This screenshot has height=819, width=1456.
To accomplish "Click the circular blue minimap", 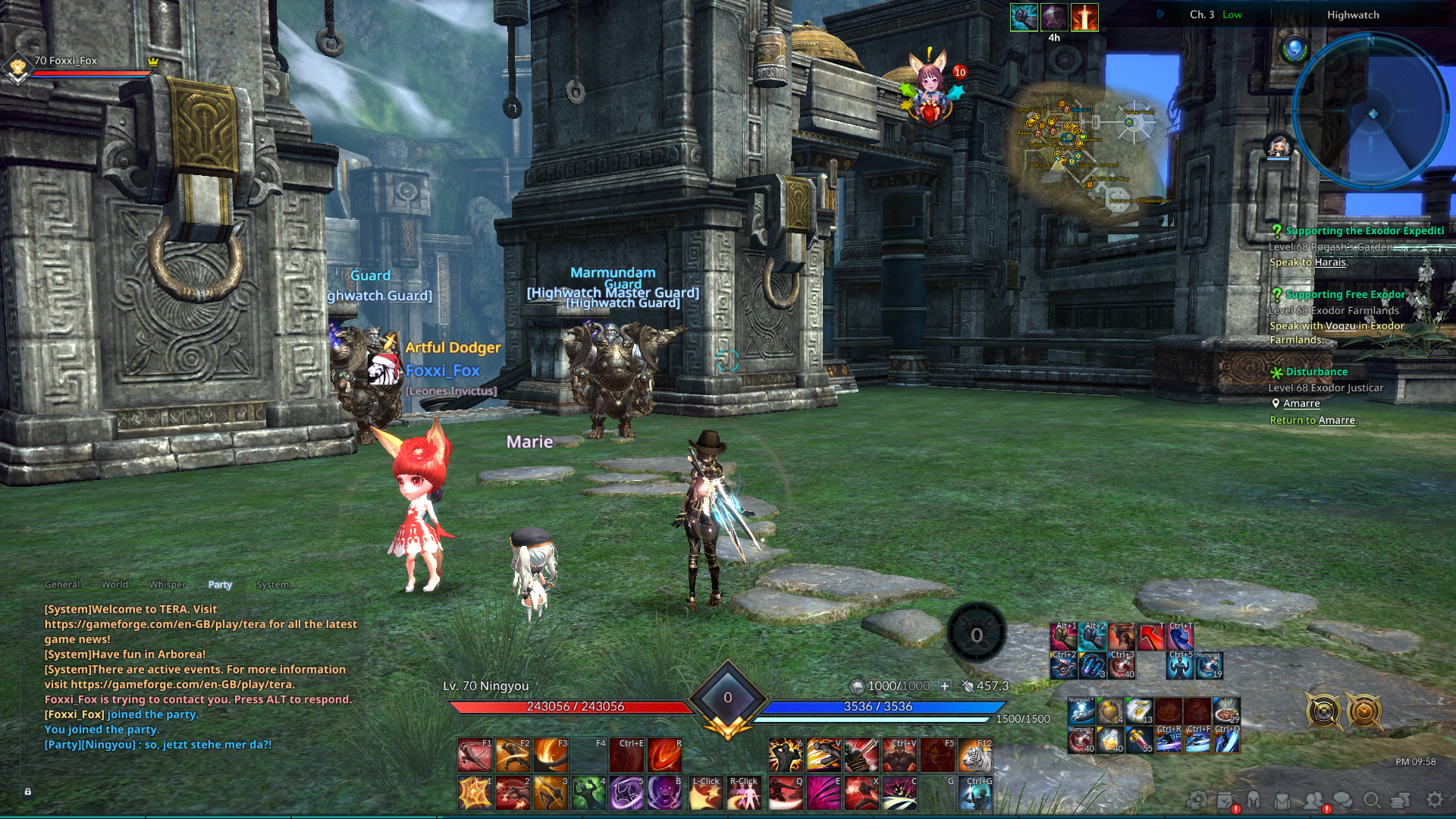I will coord(1372,112).
